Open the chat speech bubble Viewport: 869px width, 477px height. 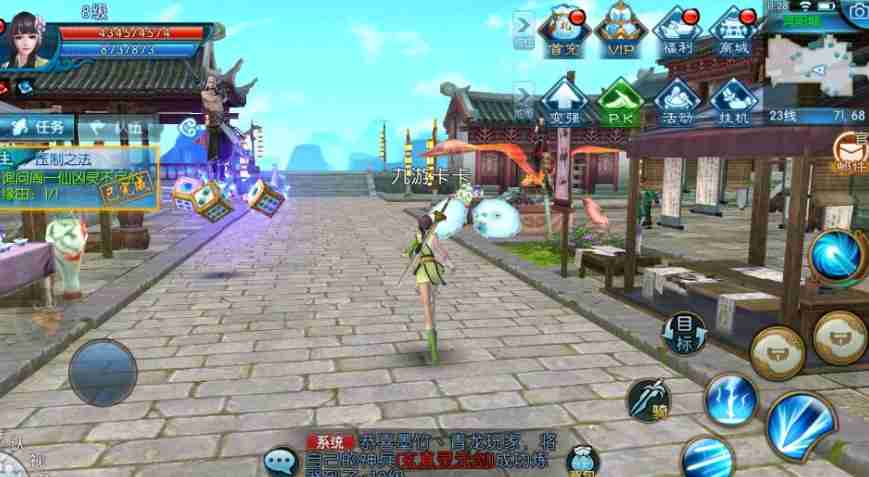280,461
